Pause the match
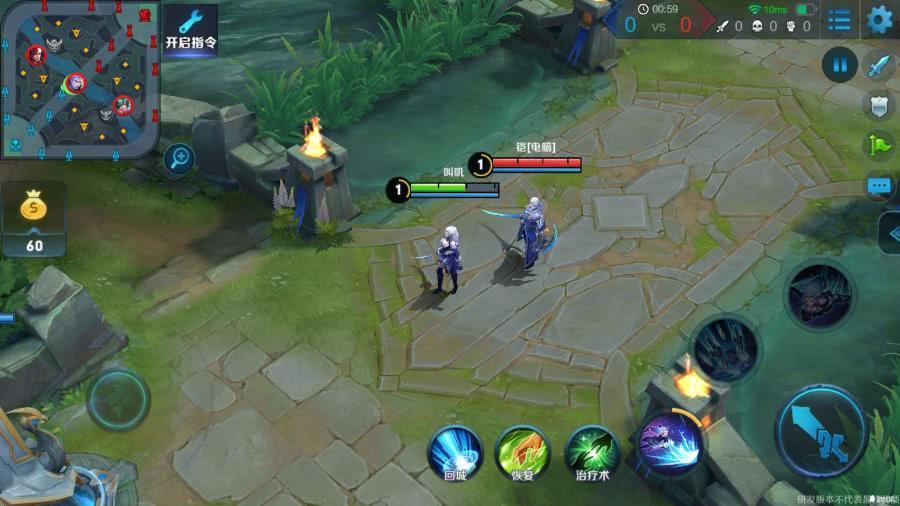This screenshot has height=506, width=900. [839, 66]
